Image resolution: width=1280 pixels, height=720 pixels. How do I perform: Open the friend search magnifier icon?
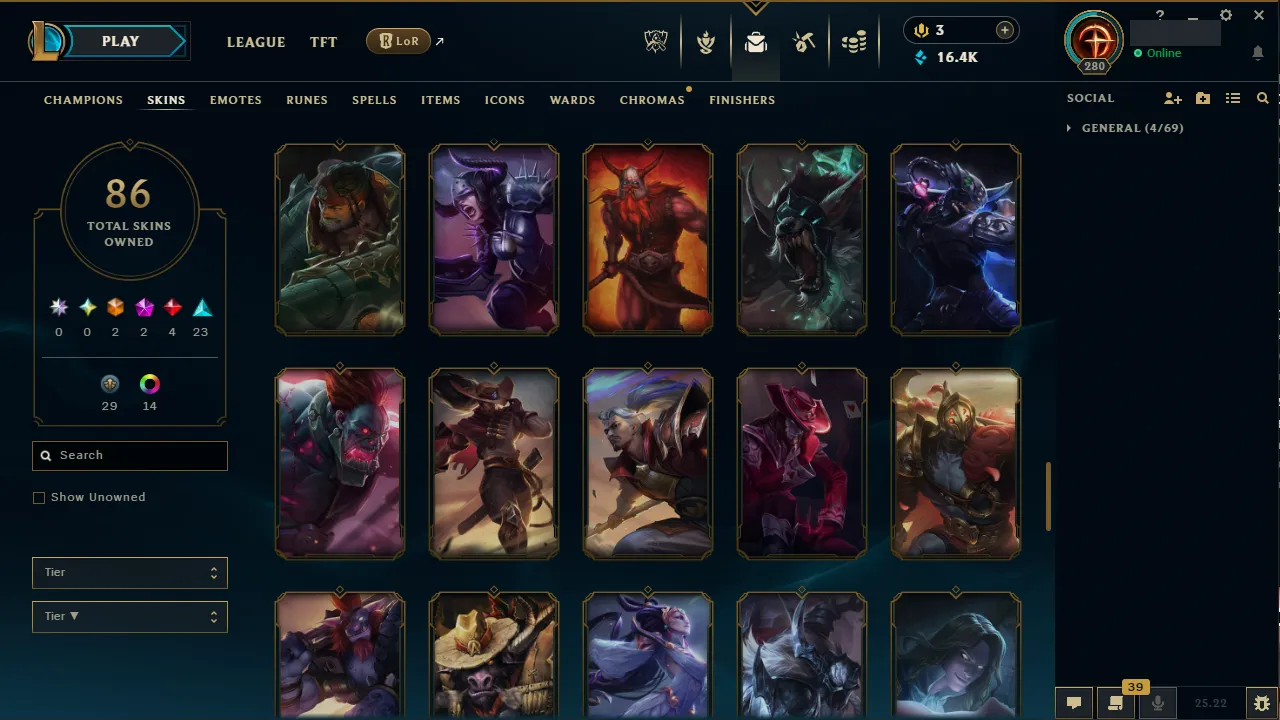pos(1262,98)
